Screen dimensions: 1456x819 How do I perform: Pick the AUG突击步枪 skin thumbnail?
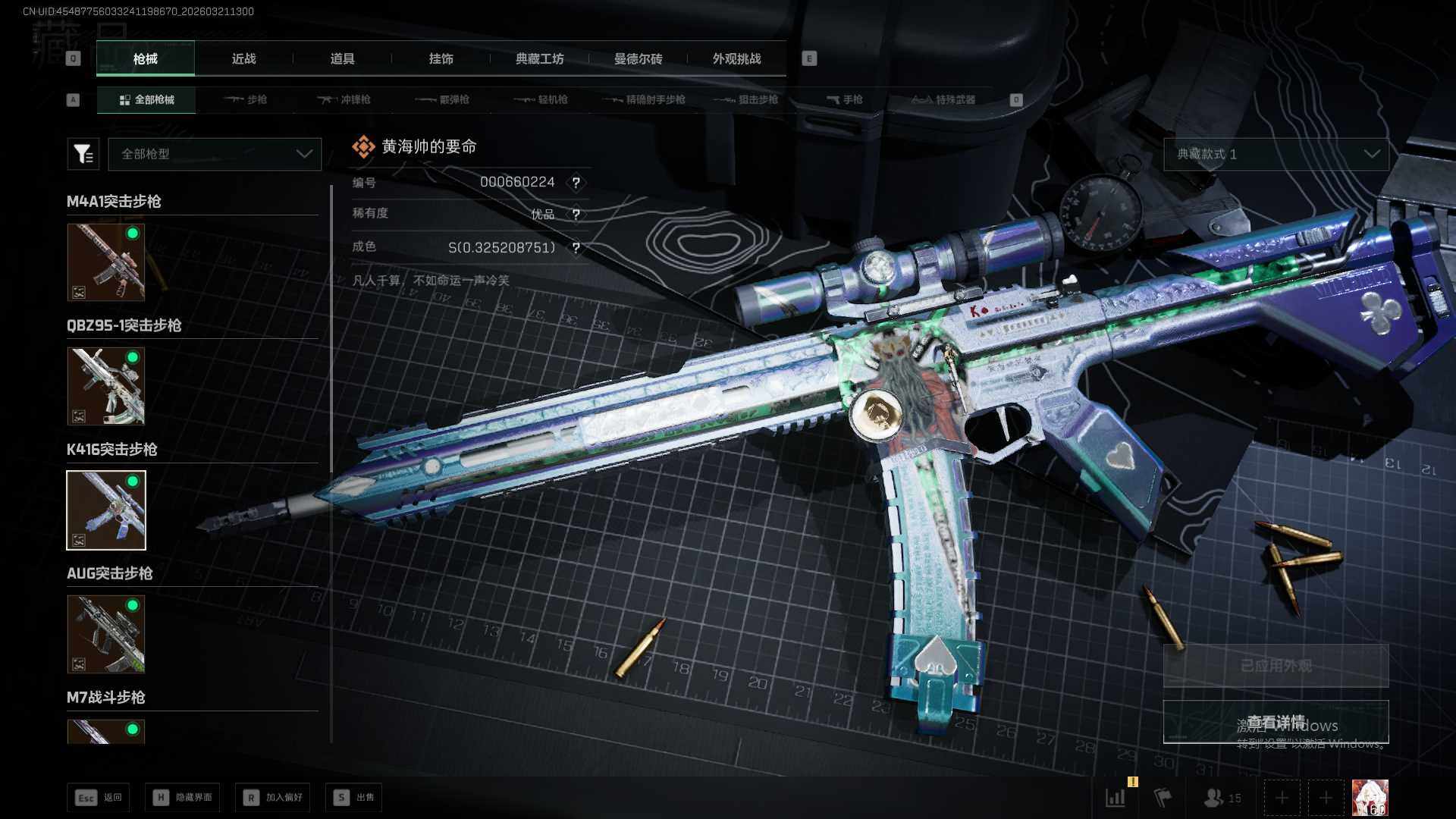(x=106, y=634)
